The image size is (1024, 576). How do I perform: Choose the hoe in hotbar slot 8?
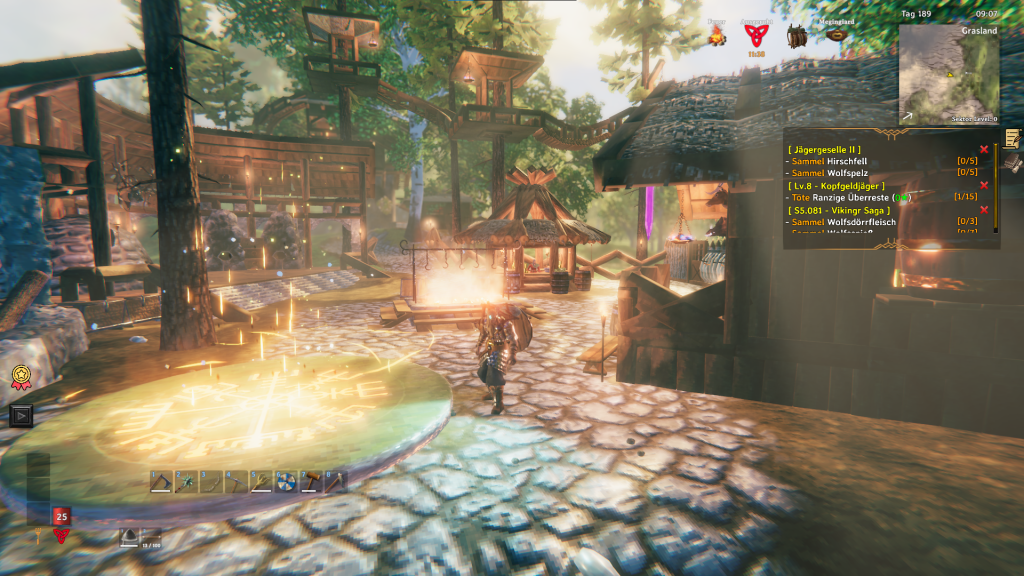click(337, 482)
